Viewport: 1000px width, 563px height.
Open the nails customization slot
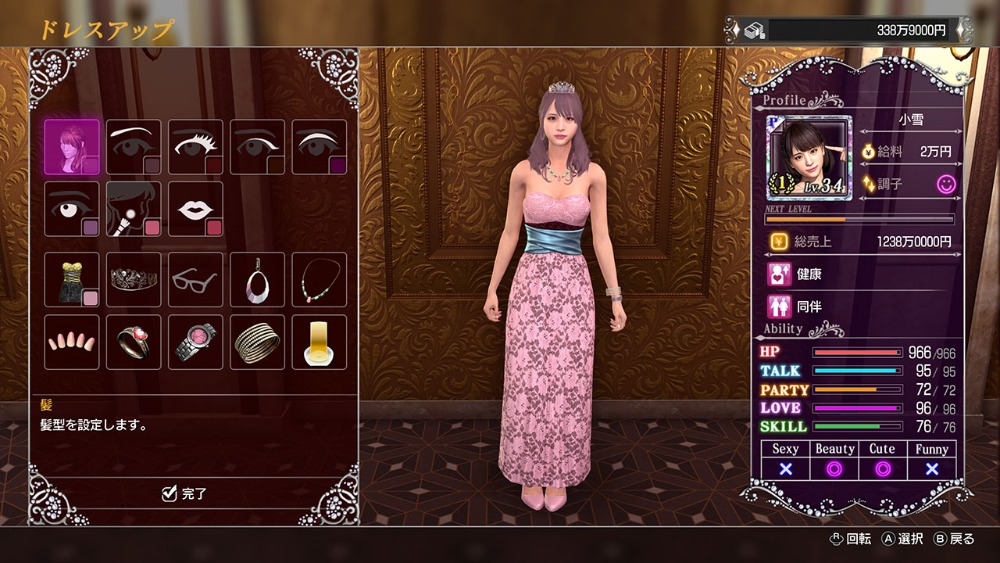pyautogui.click(x=72, y=342)
